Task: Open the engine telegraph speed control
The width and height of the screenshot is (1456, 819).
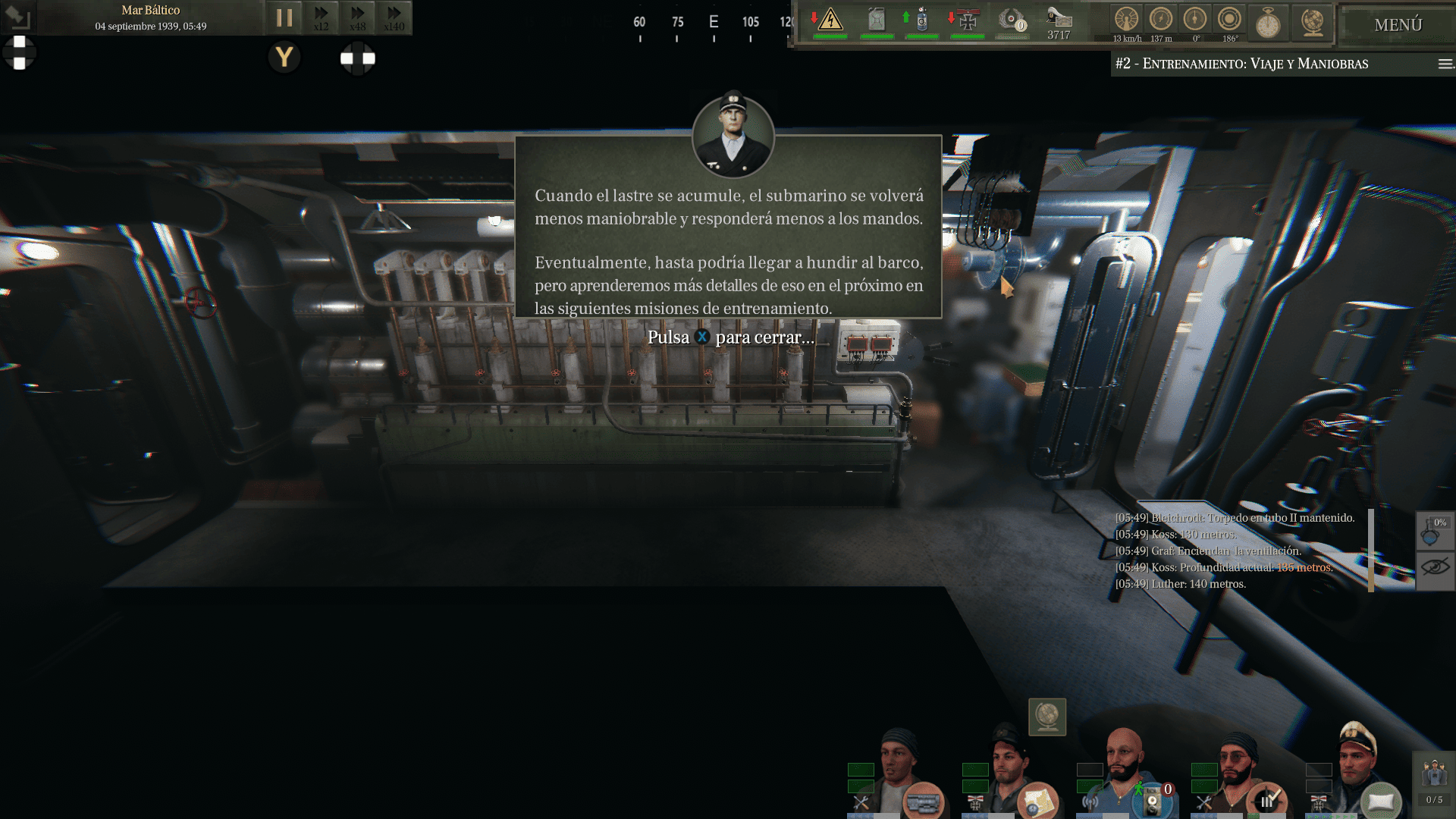Action: (x=1126, y=20)
